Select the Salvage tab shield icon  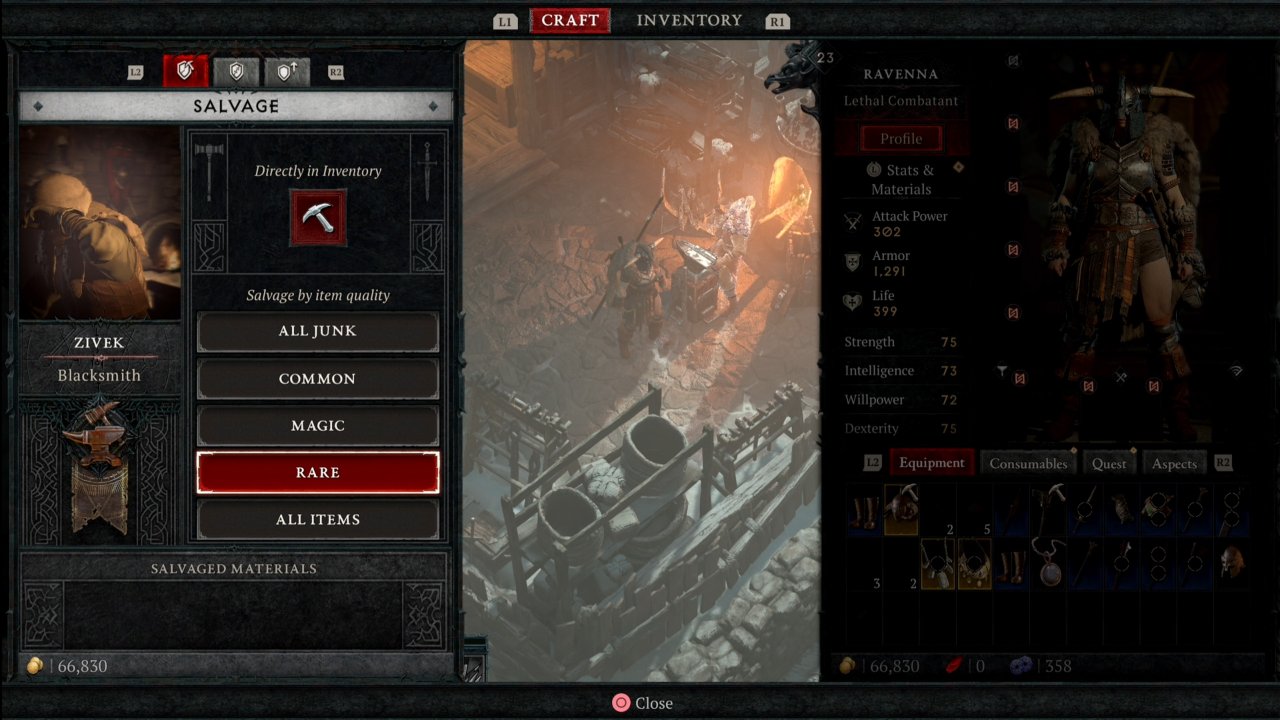pyautogui.click(x=186, y=71)
